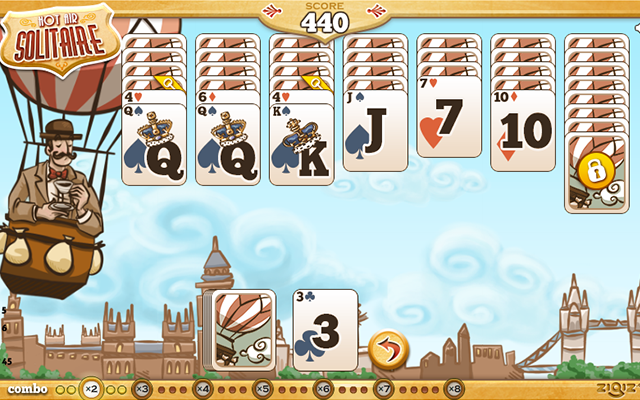Choose the 7 of Hearts card

(x=449, y=122)
